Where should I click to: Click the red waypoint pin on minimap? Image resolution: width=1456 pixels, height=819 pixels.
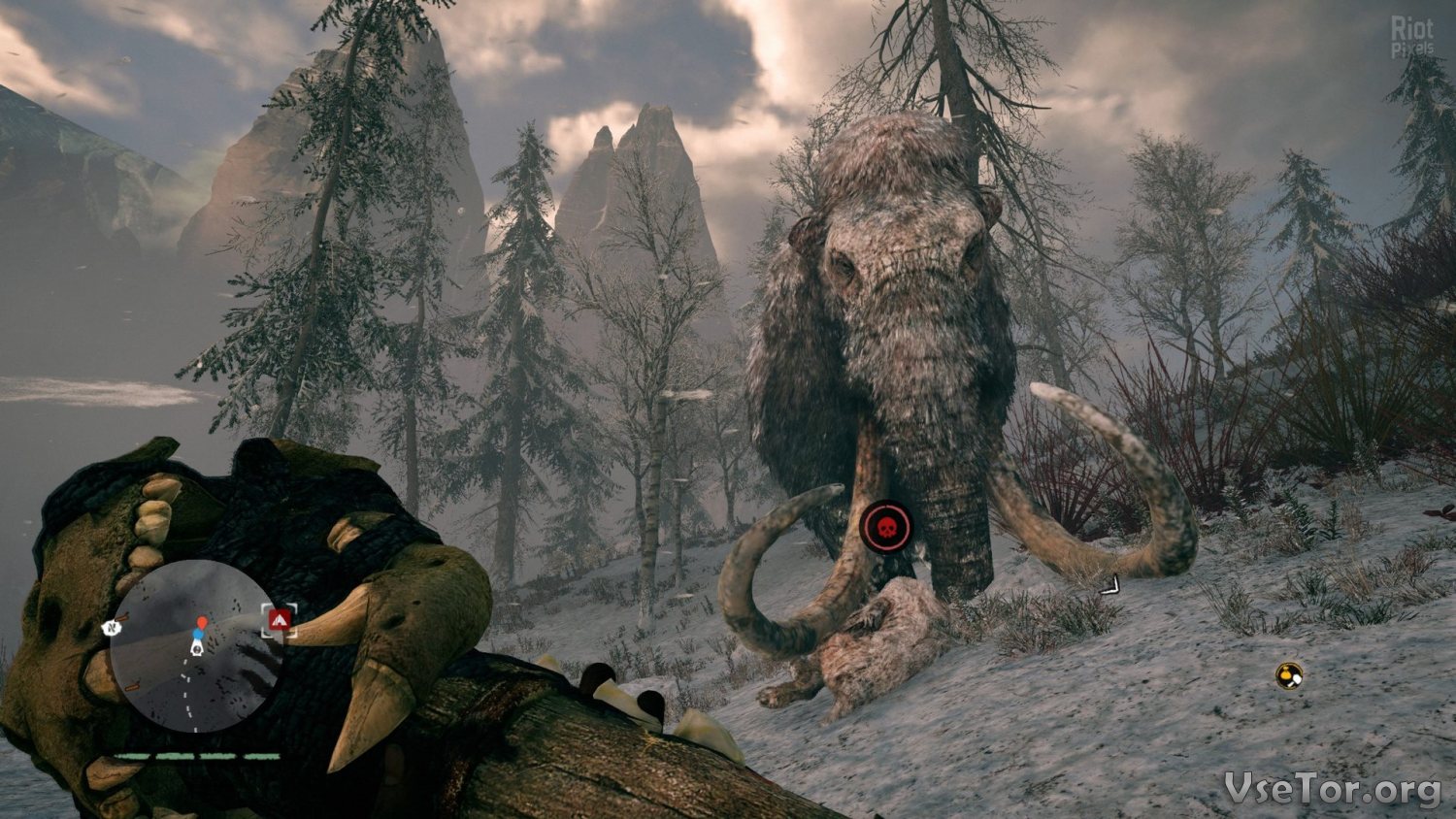[201, 622]
